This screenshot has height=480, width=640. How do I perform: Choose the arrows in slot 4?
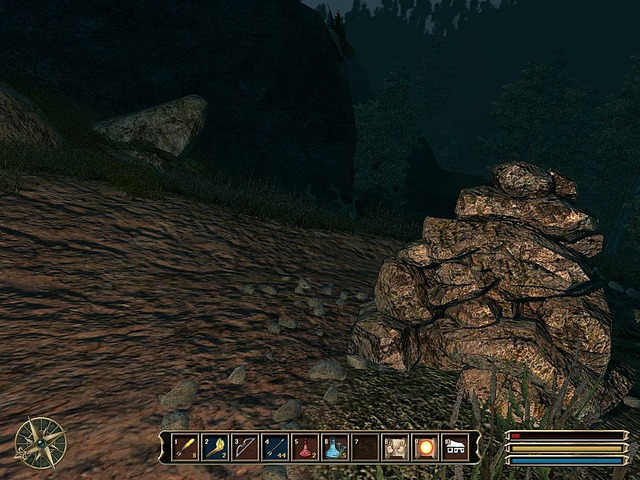pos(275,447)
